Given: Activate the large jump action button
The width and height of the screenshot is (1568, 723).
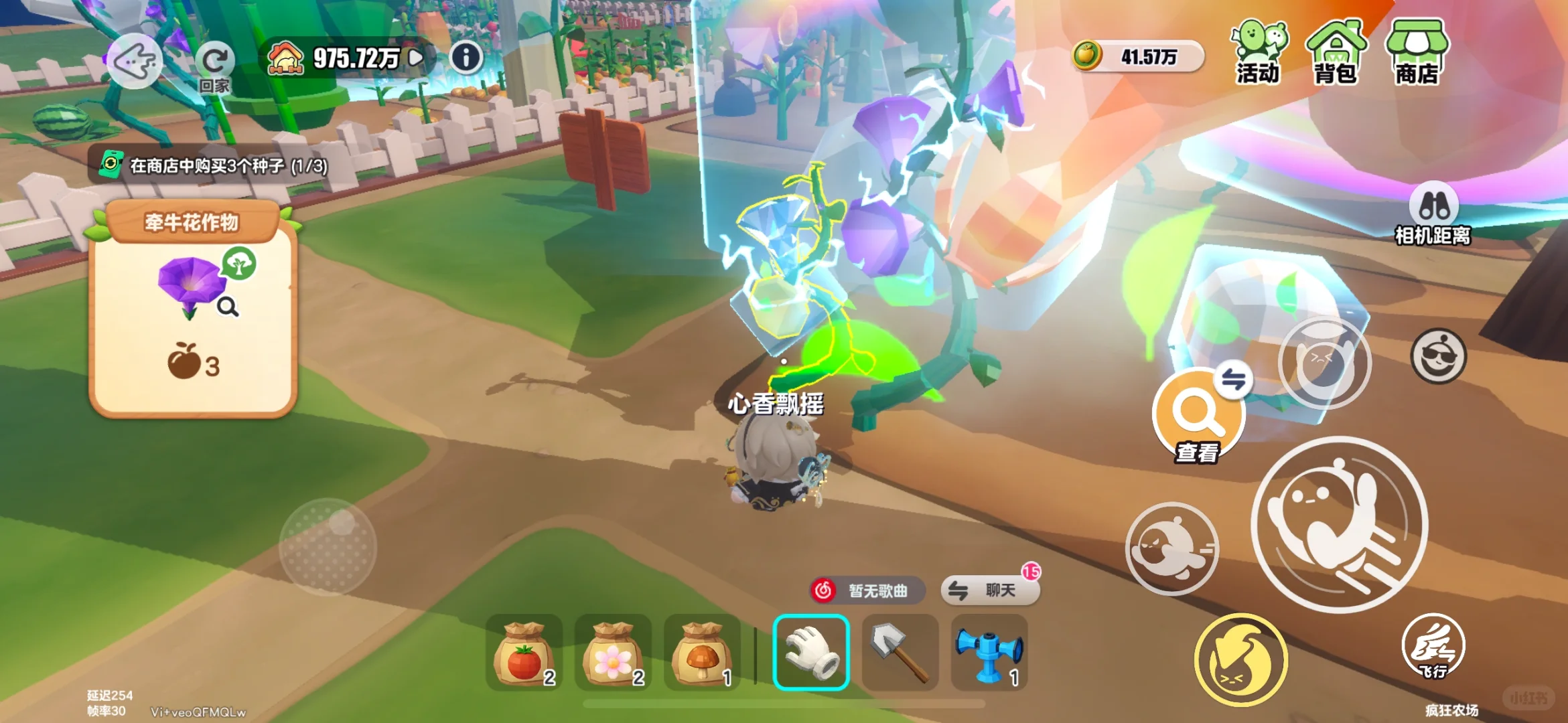Looking at the screenshot, I should pos(1340,524).
